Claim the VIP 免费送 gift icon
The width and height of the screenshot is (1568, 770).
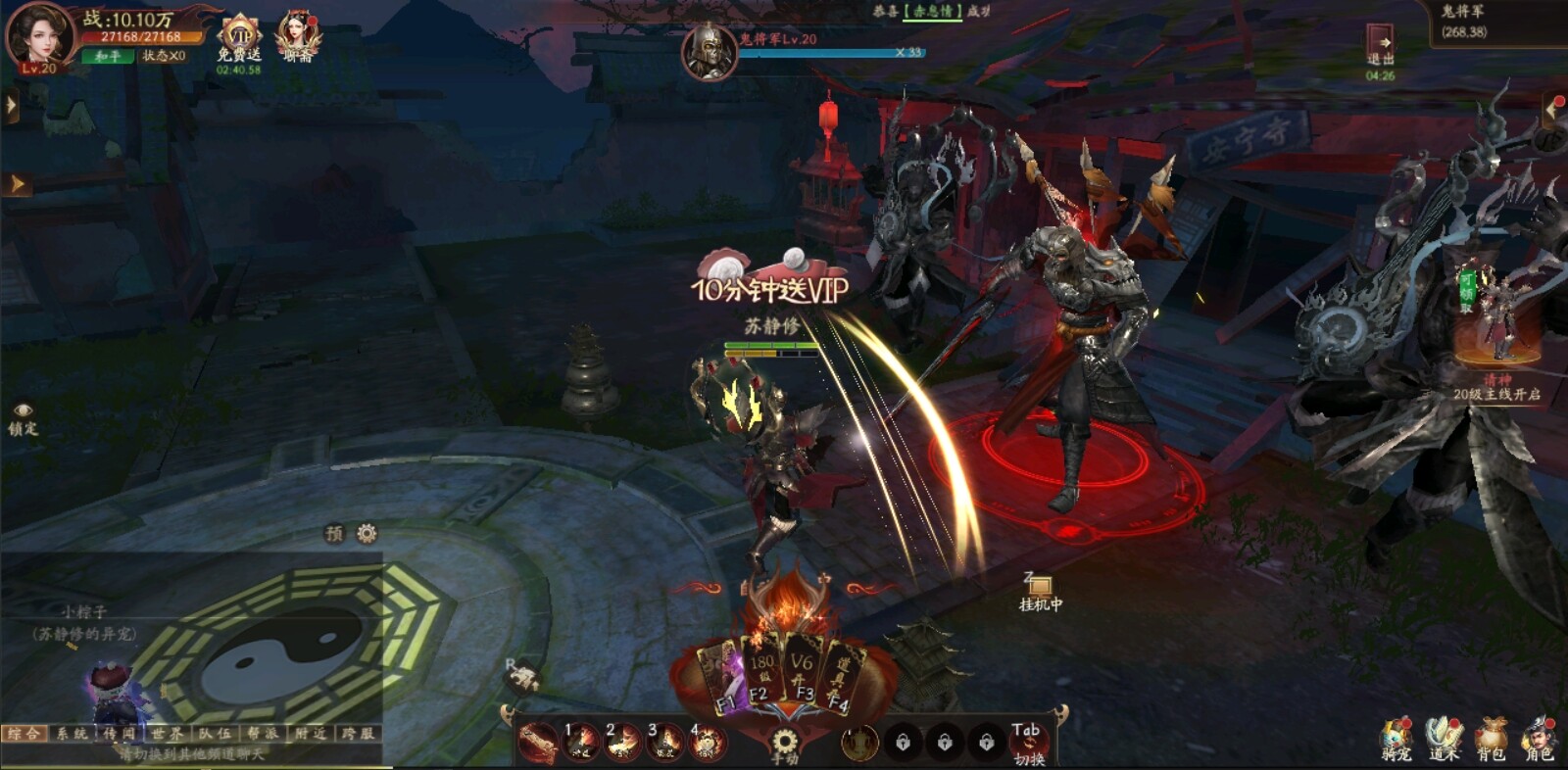tap(240, 36)
